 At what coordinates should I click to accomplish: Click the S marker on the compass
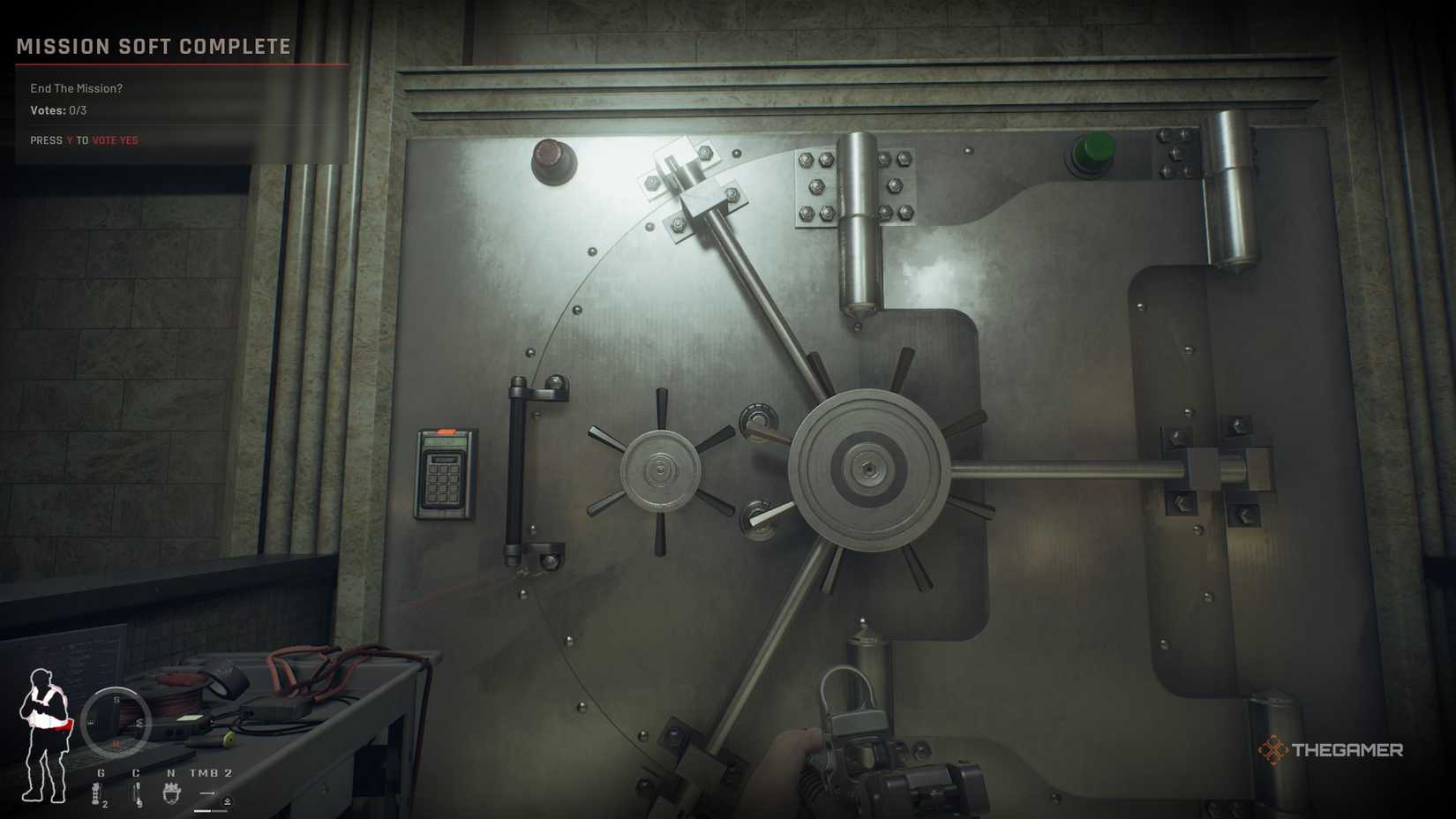tap(116, 699)
